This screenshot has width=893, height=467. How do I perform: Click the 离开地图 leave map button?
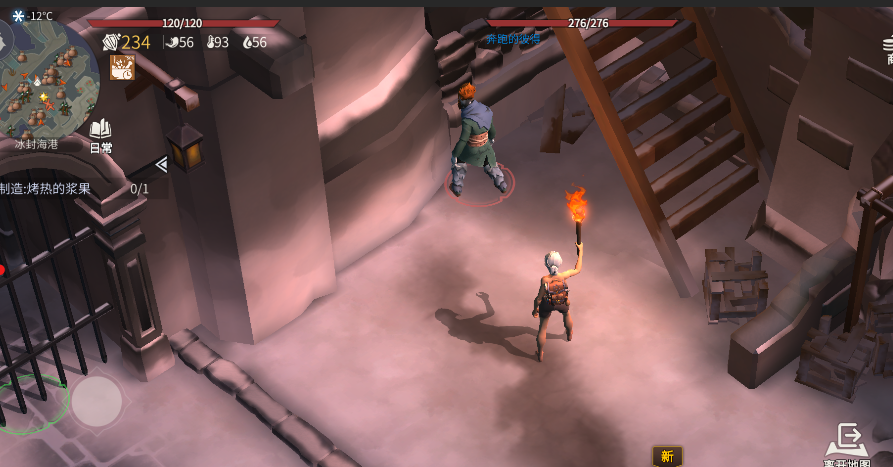tap(850, 446)
